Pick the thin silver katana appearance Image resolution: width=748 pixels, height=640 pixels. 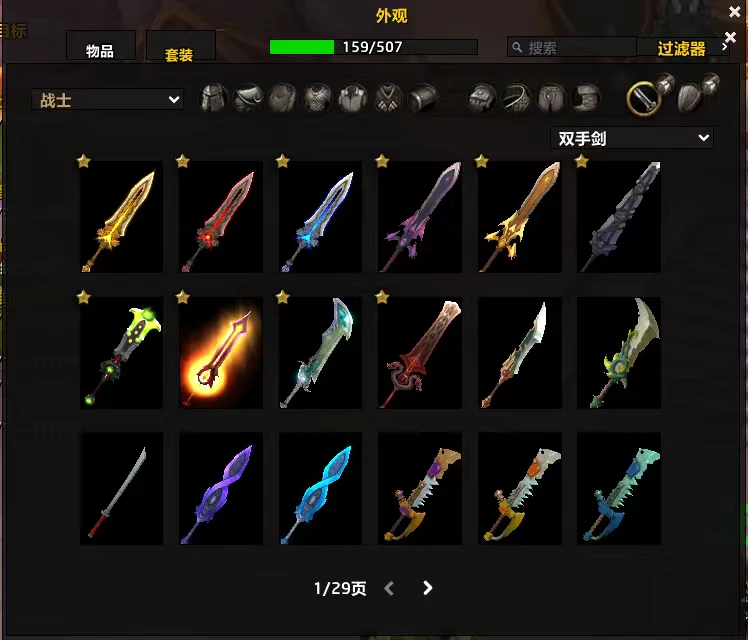(x=121, y=488)
